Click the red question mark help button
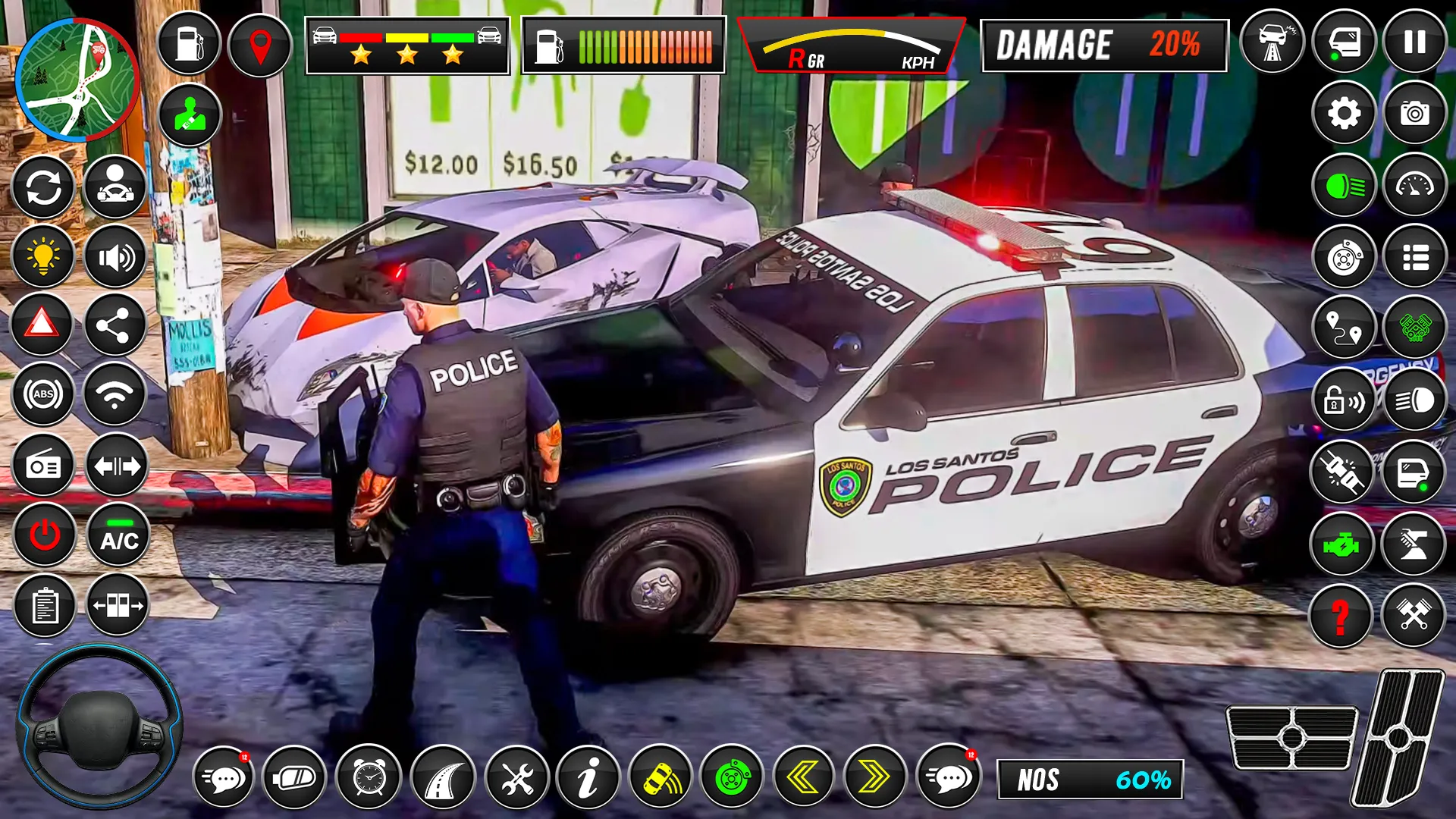The width and height of the screenshot is (1456, 819). 1341,616
